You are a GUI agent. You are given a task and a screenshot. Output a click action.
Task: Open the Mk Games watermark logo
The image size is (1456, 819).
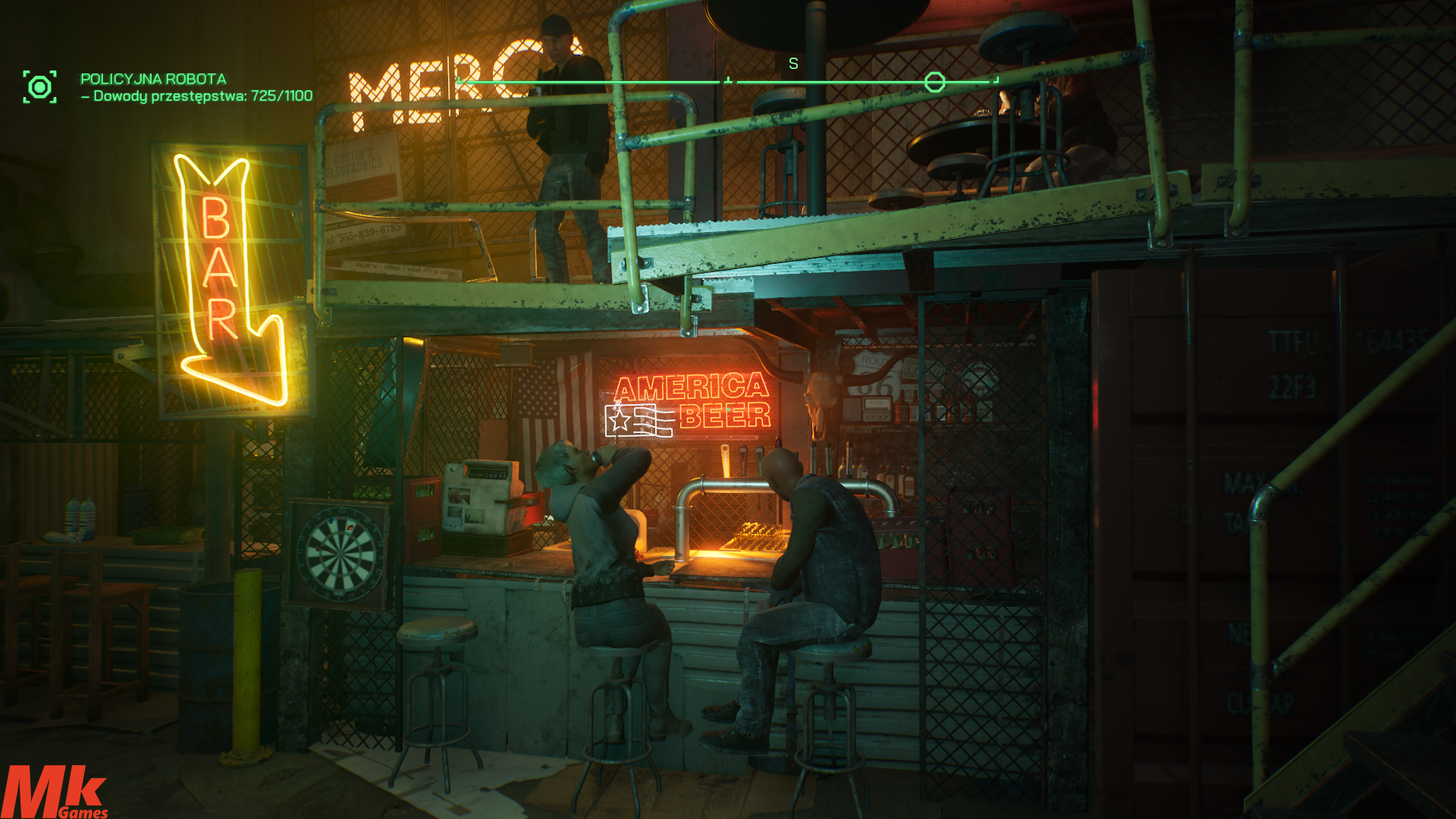point(55,792)
